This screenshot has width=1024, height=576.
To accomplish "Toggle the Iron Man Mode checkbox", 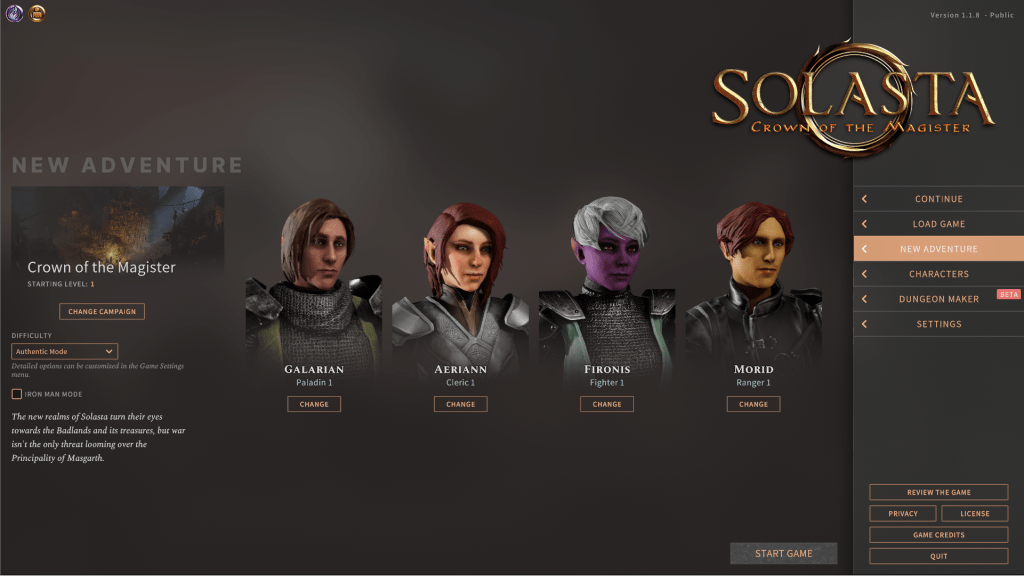I will pos(17,394).
